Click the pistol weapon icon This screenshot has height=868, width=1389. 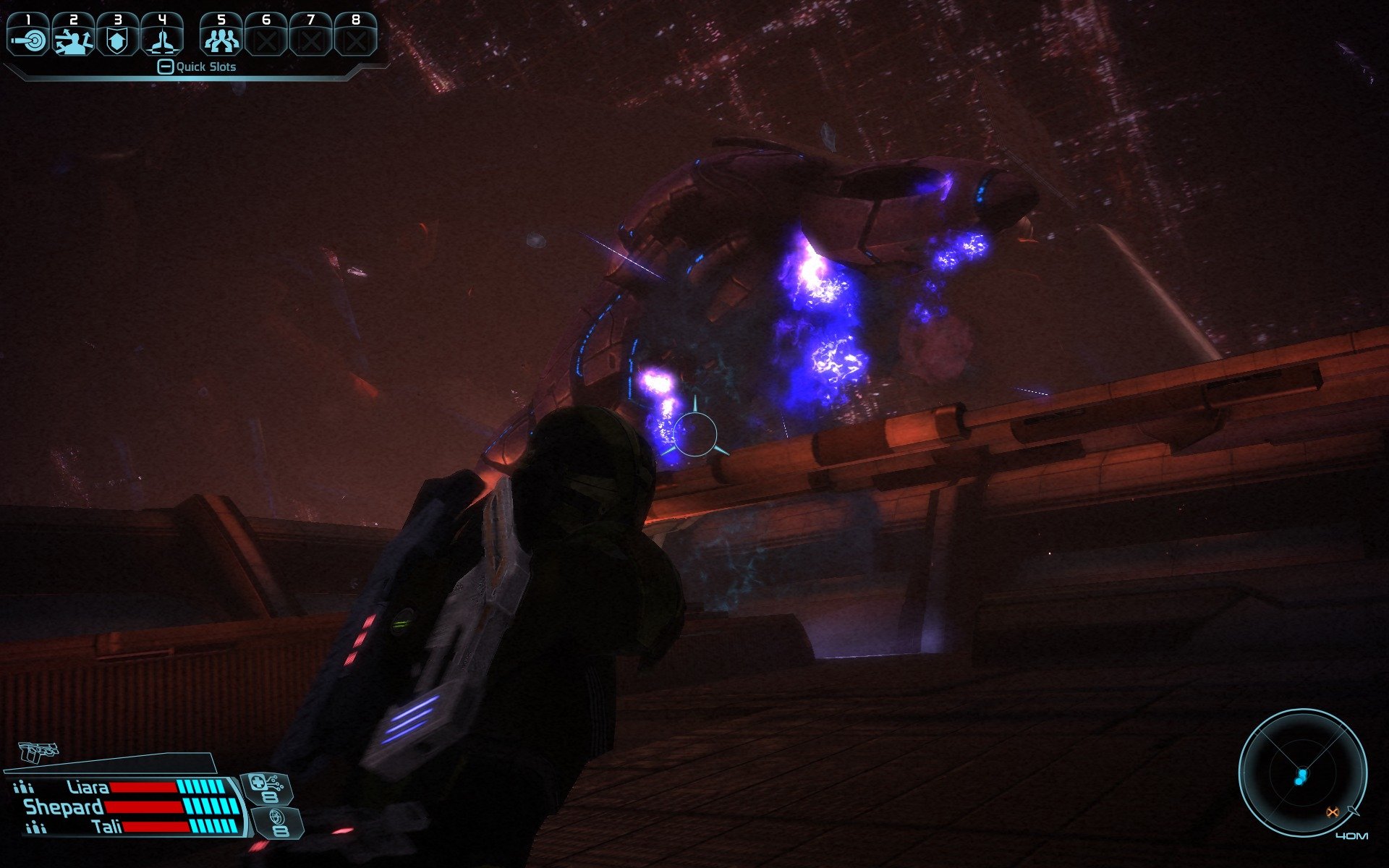[x=38, y=752]
